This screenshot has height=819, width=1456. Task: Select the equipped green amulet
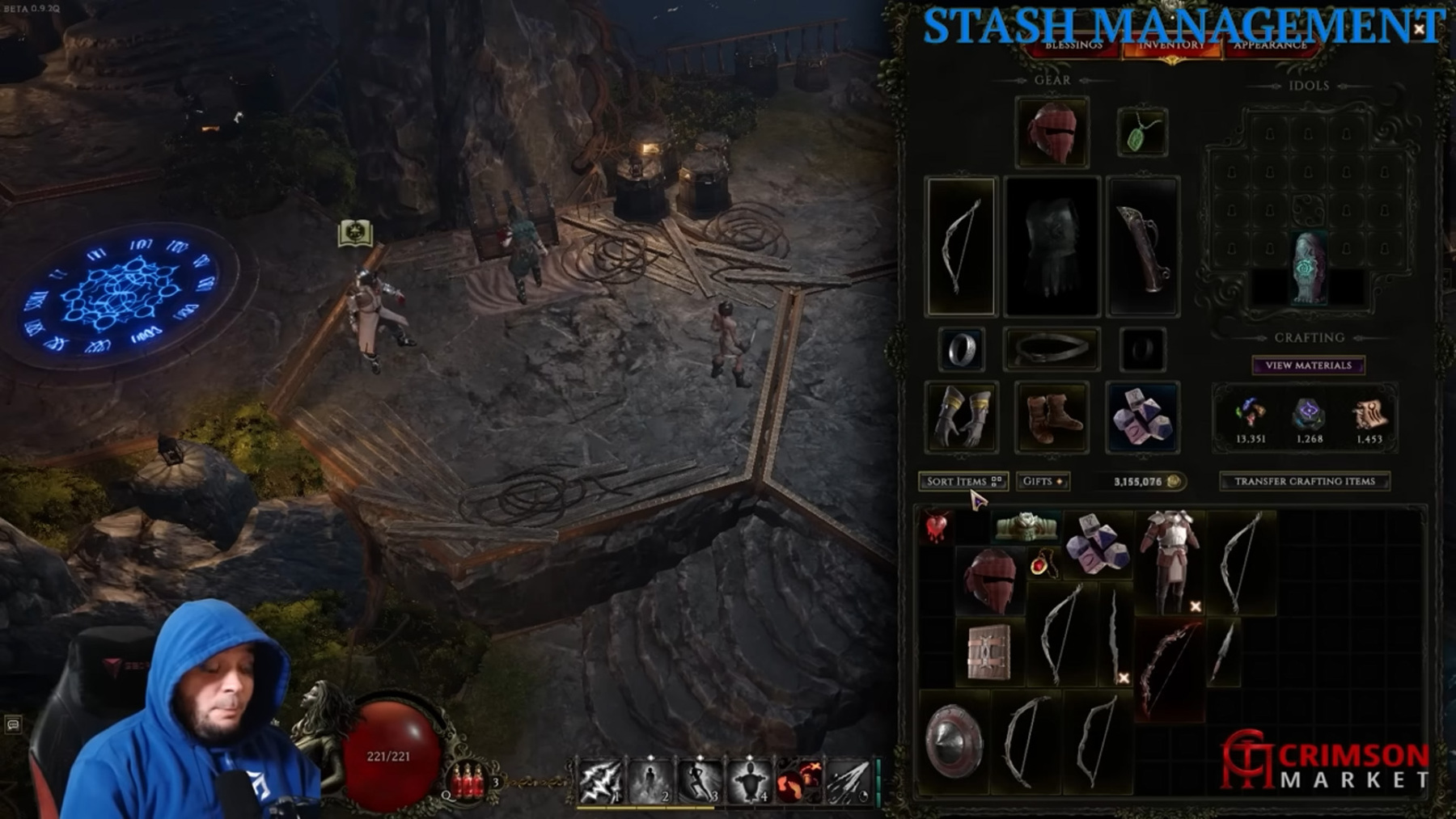(x=1141, y=133)
